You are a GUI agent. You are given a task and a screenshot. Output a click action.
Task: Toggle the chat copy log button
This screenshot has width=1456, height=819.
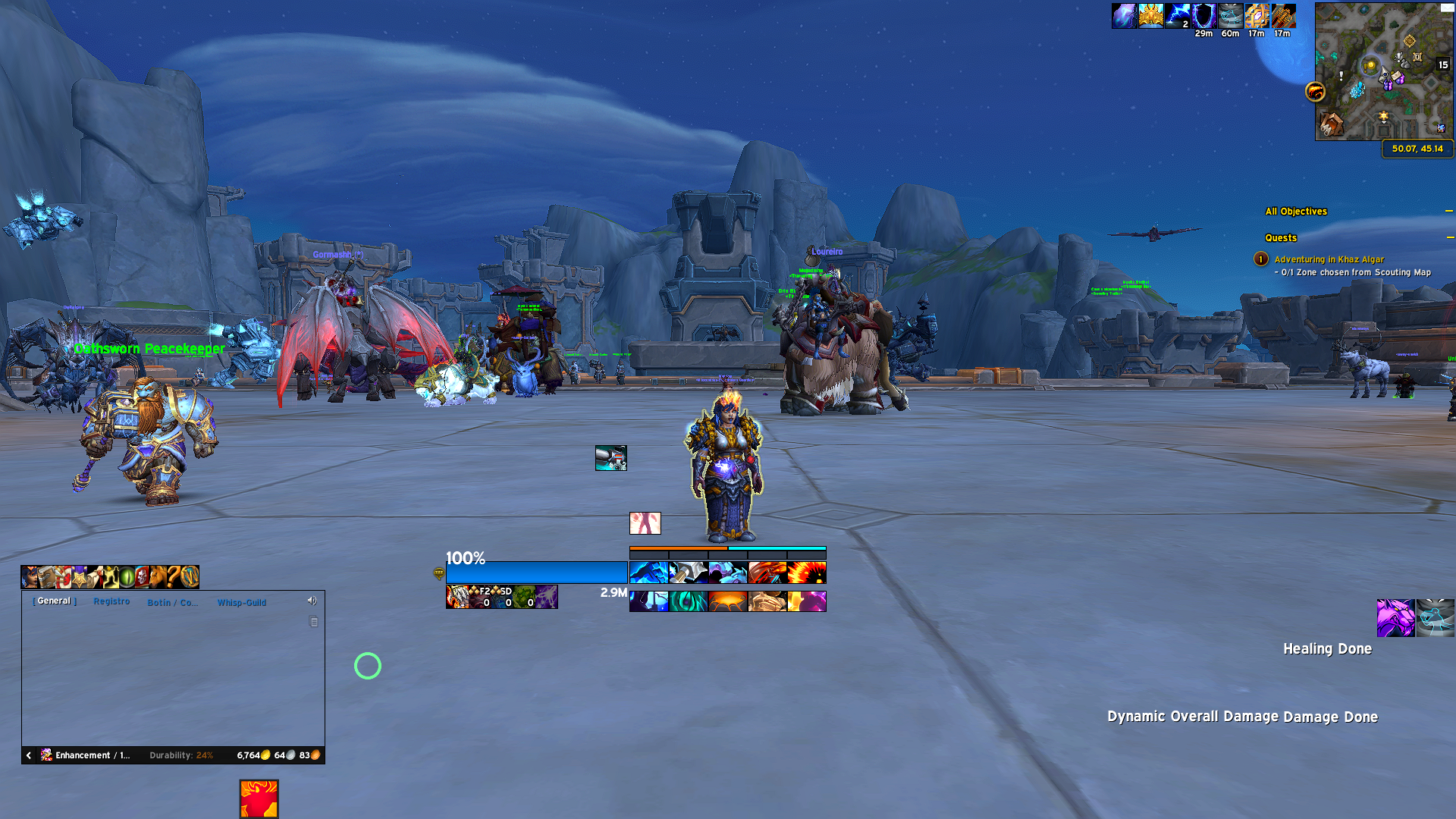[312, 621]
